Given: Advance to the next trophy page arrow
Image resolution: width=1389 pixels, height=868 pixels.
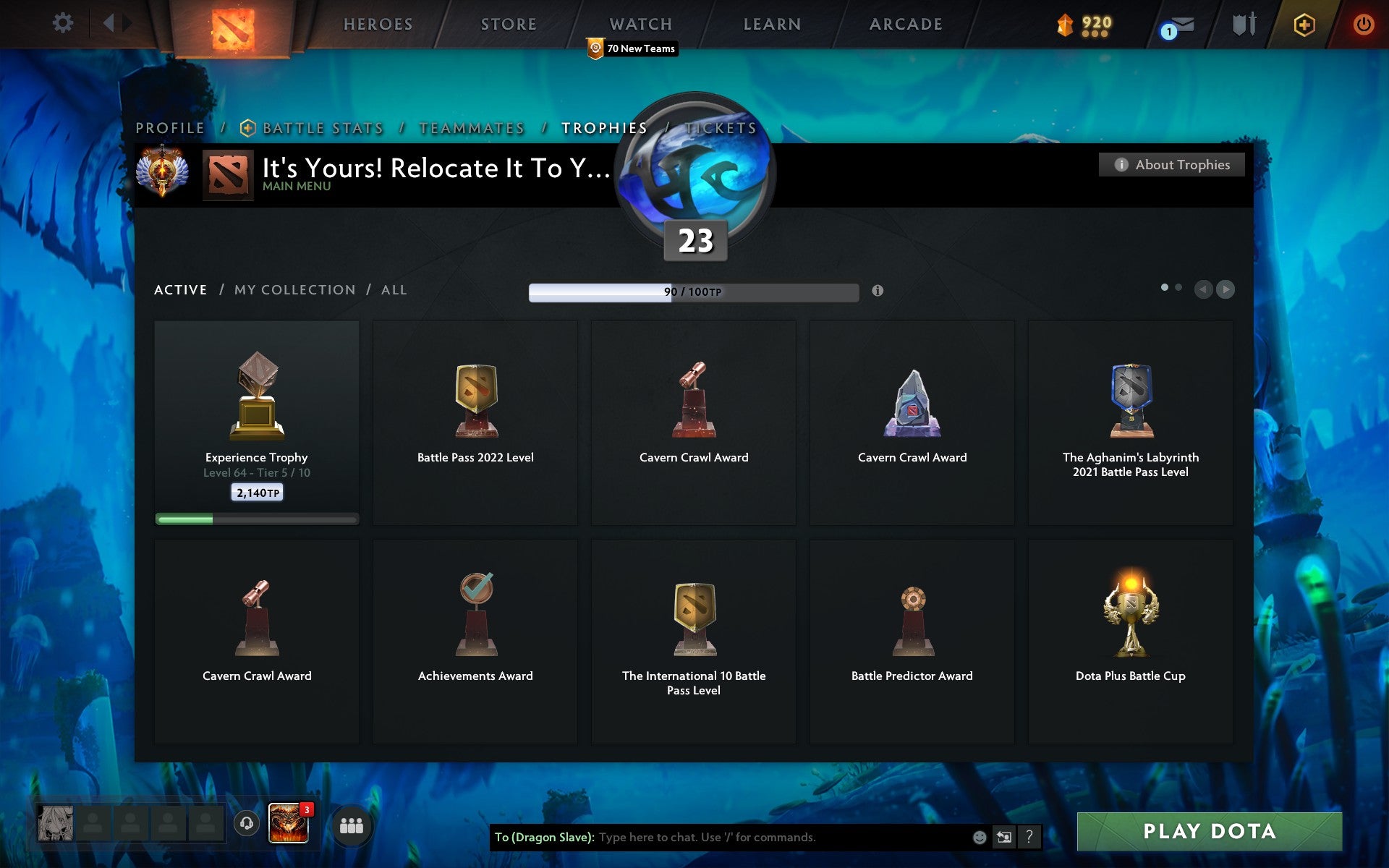Looking at the screenshot, I should point(1226,289).
